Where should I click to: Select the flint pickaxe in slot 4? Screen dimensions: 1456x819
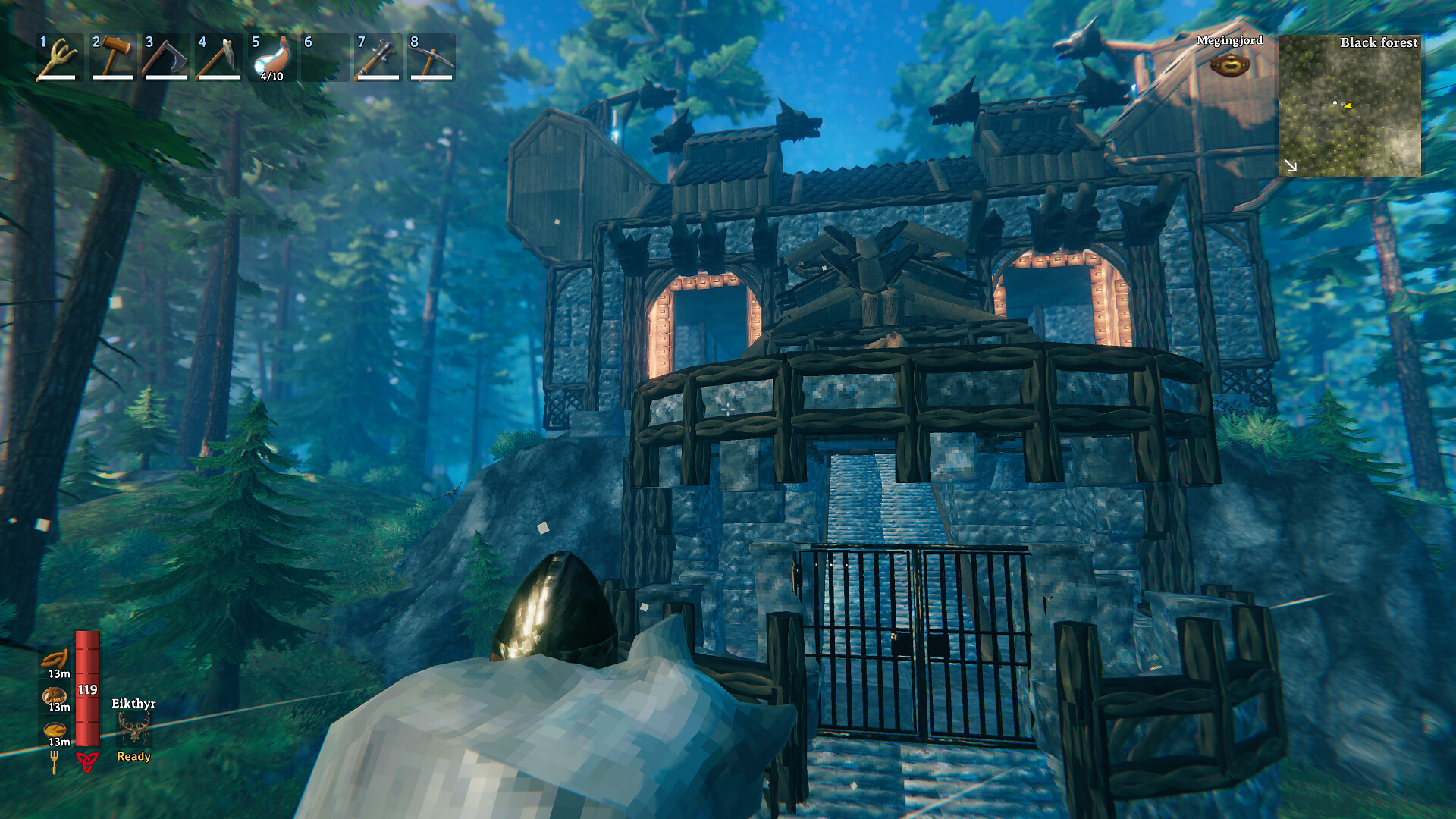218,59
